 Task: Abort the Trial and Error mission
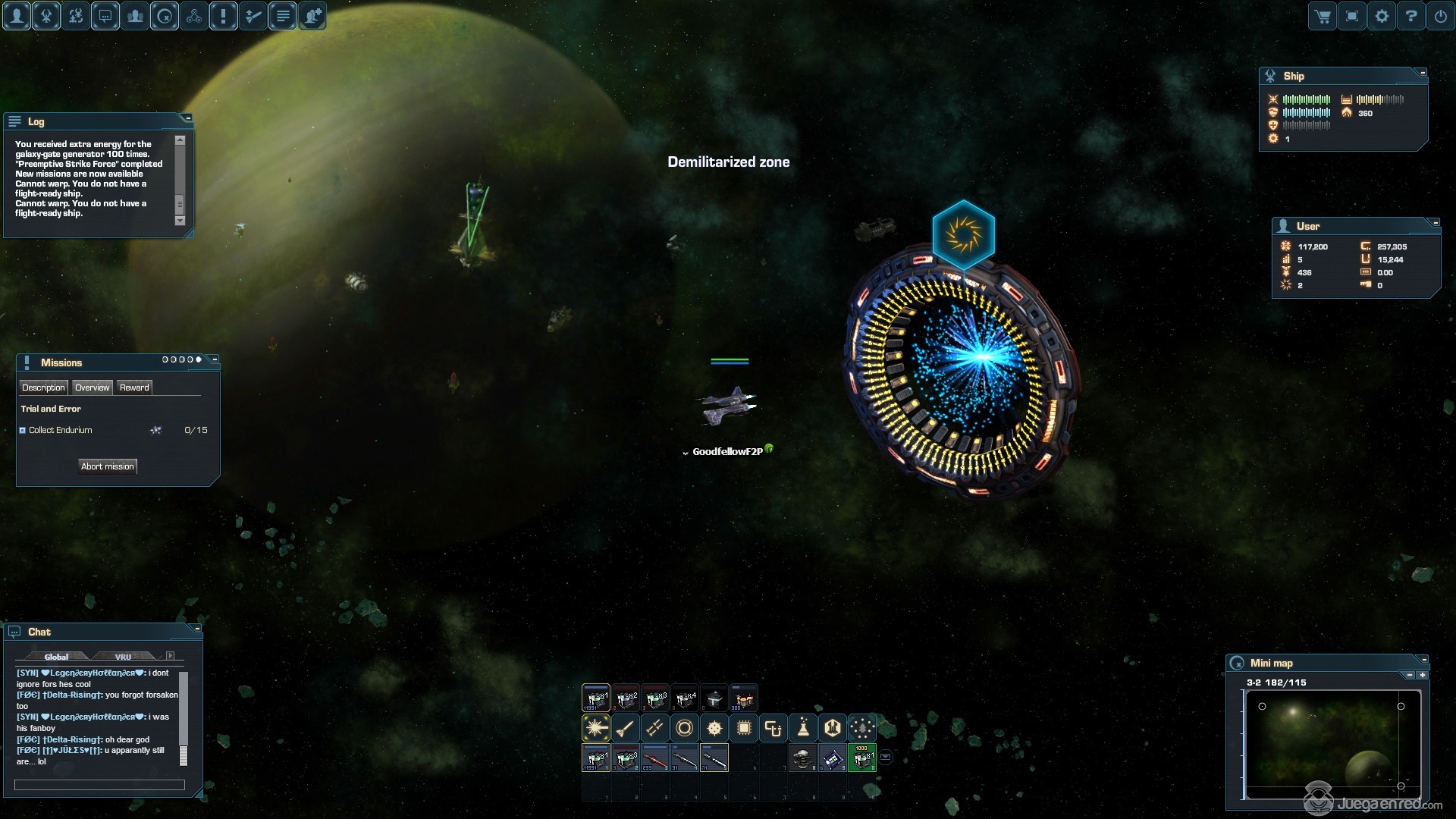click(x=108, y=466)
